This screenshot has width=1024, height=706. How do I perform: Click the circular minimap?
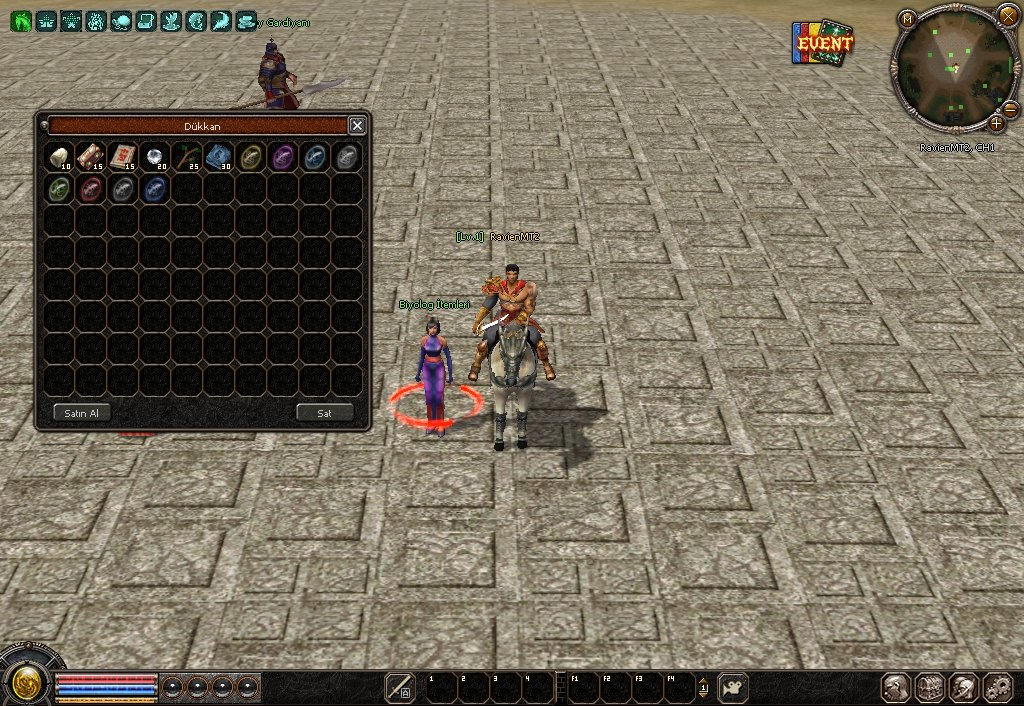tap(955, 70)
